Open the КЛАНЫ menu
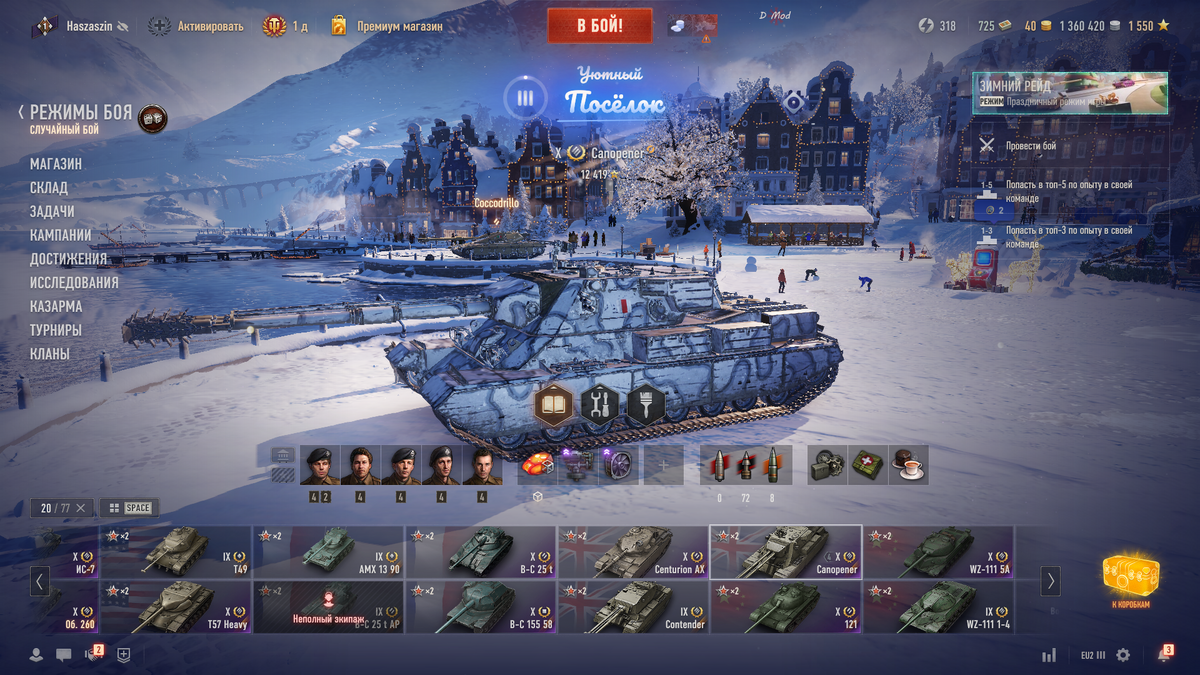The width and height of the screenshot is (1200, 675). [x=50, y=354]
